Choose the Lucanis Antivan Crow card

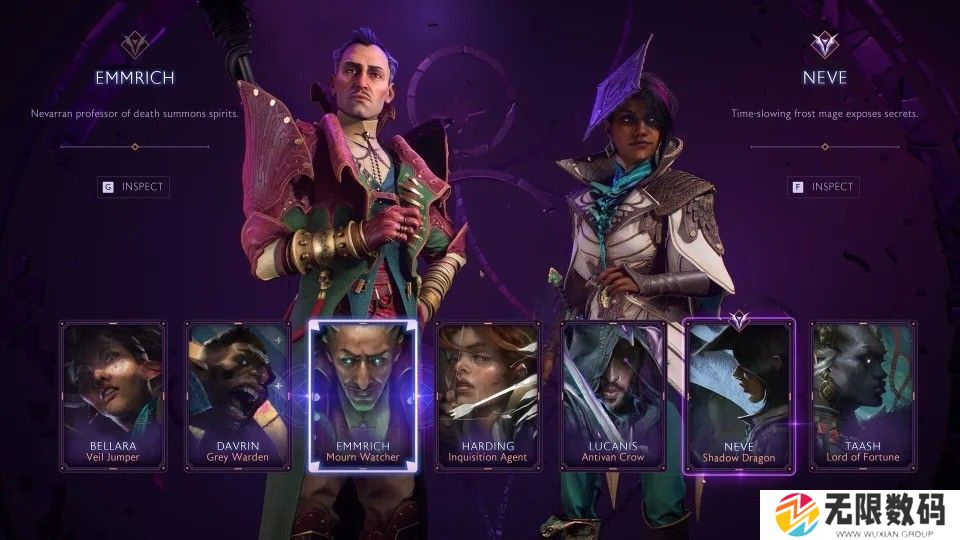pos(613,395)
